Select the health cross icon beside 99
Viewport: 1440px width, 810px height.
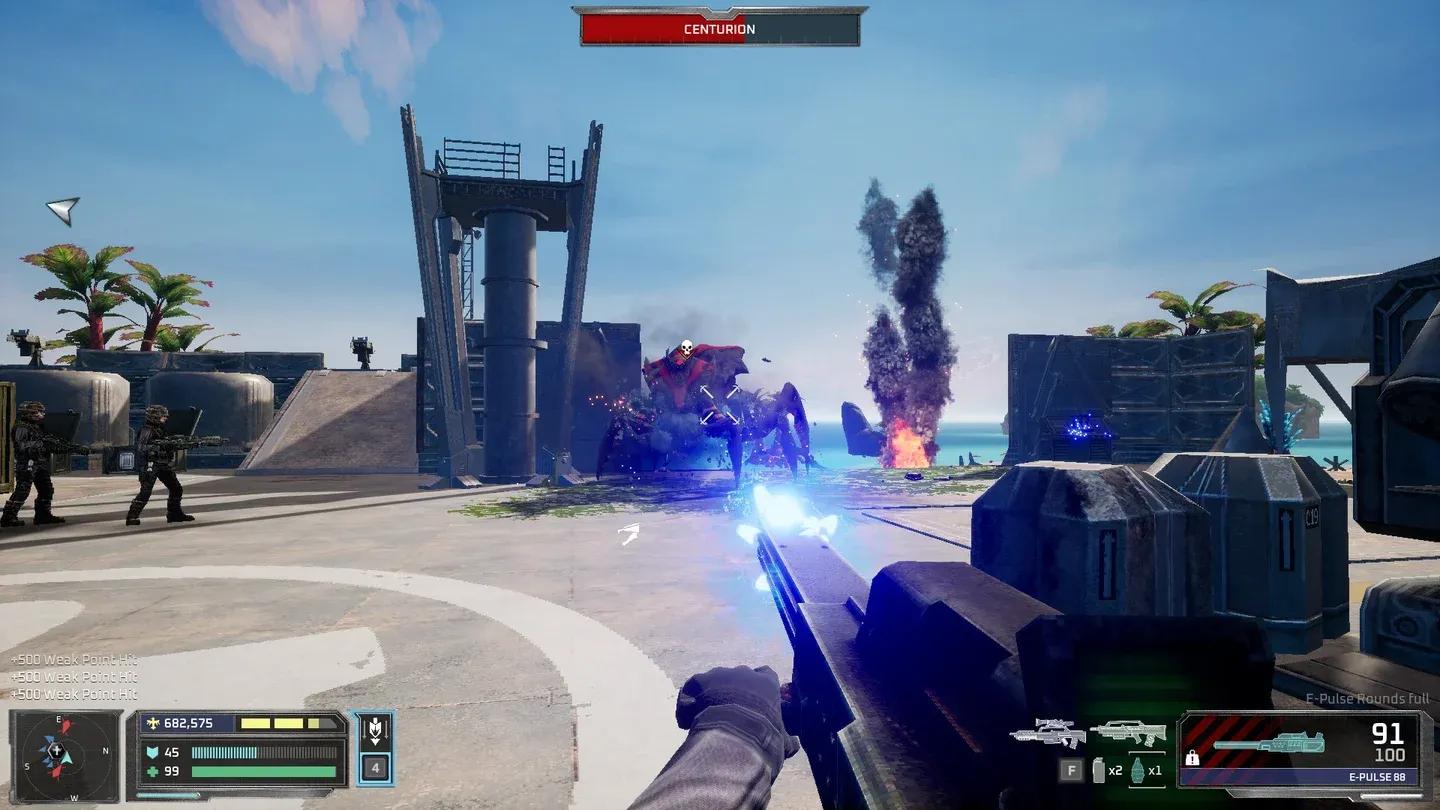(153, 770)
